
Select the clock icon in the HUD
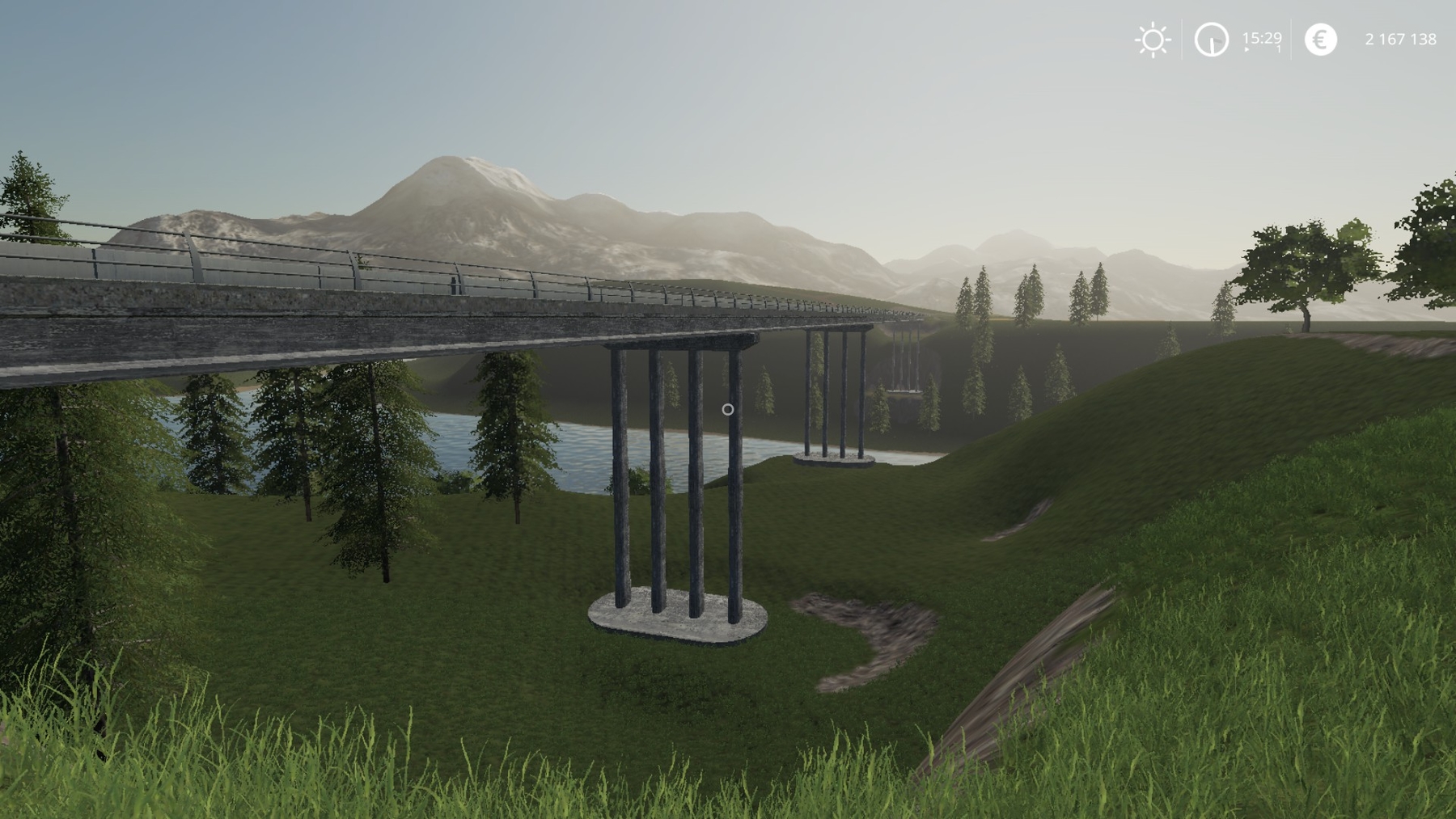(x=1211, y=40)
